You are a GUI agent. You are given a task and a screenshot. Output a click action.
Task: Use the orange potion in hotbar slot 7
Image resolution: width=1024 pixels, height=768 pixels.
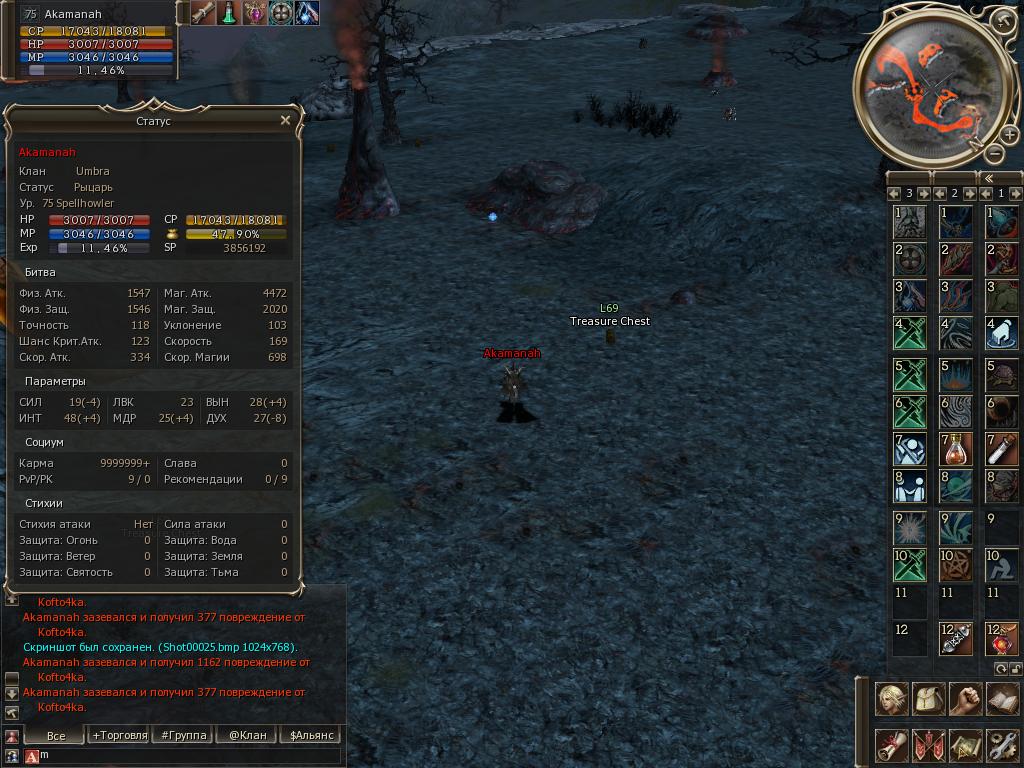pyautogui.click(x=956, y=449)
